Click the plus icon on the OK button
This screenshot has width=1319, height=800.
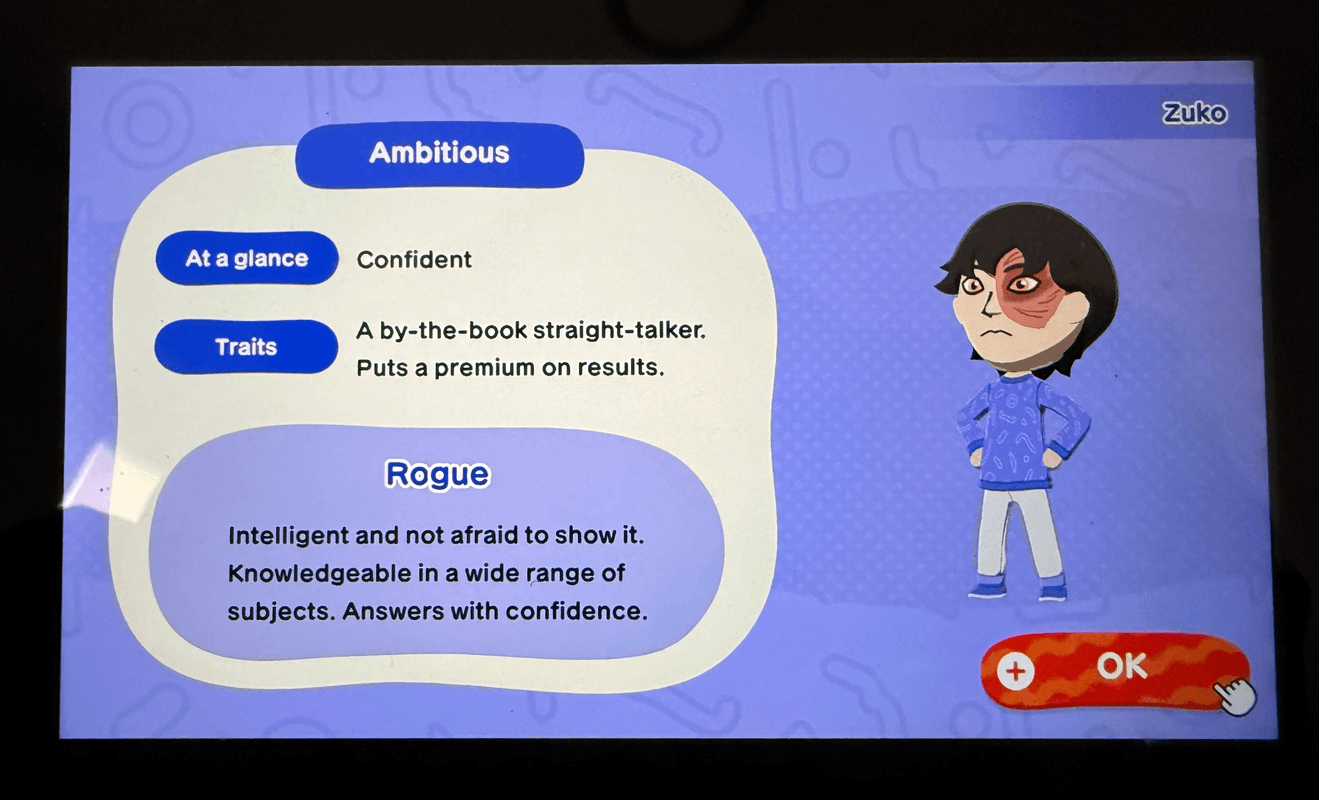point(1016,670)
